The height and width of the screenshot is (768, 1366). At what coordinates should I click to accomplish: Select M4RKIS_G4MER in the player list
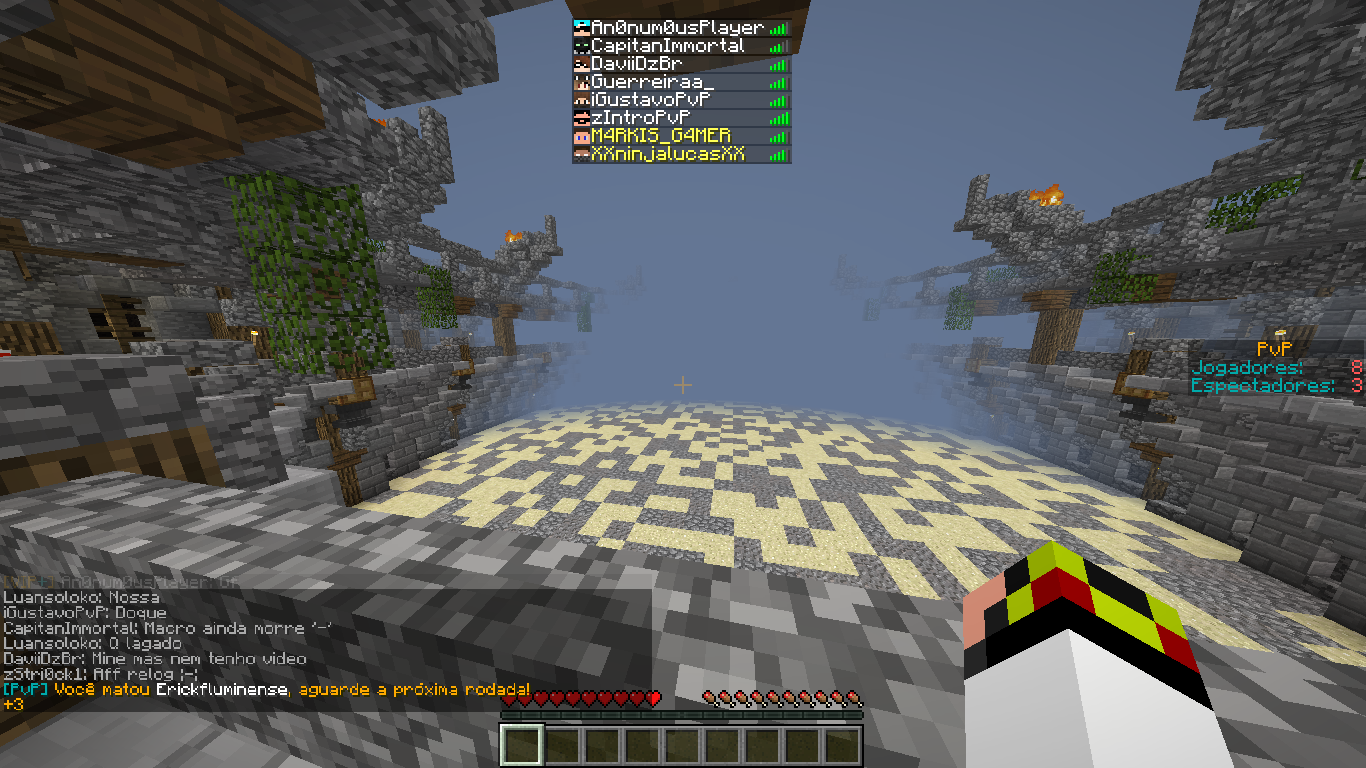click(661, 136)
